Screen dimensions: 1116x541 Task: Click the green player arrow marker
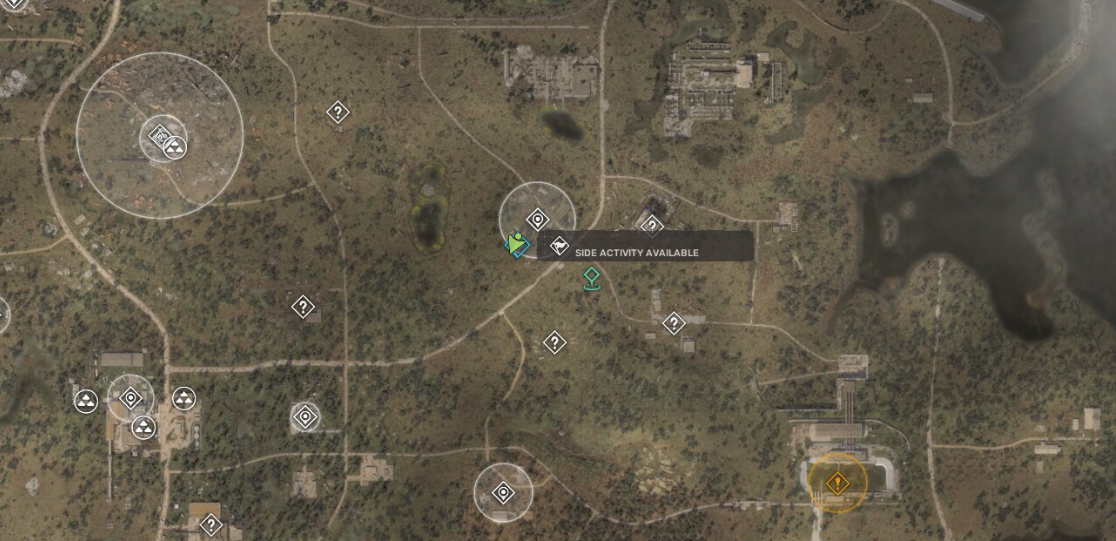pos(516,244)
